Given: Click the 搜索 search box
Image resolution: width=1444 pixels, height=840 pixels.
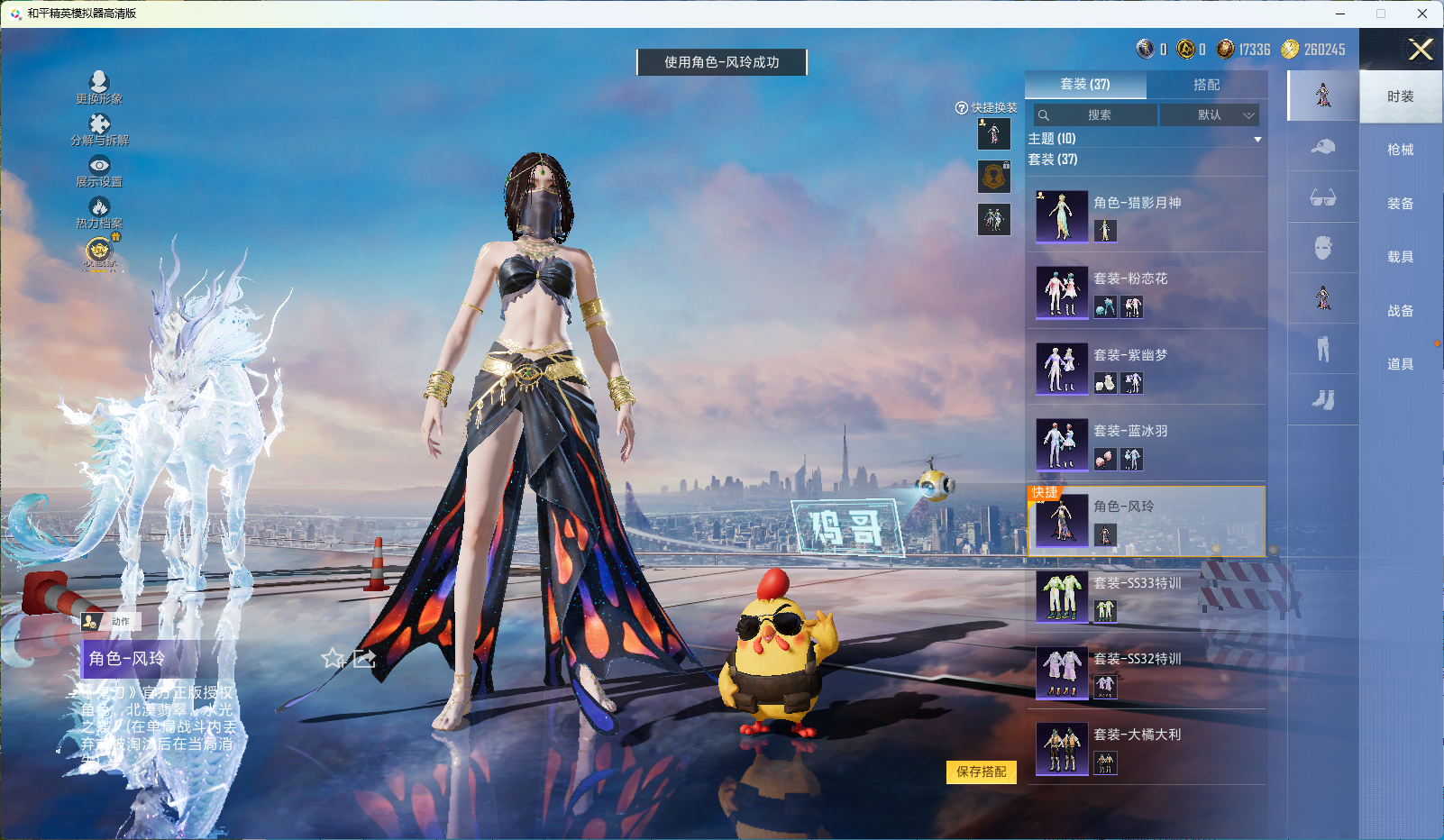Looking at the screenshot, I should [1096, 115].
